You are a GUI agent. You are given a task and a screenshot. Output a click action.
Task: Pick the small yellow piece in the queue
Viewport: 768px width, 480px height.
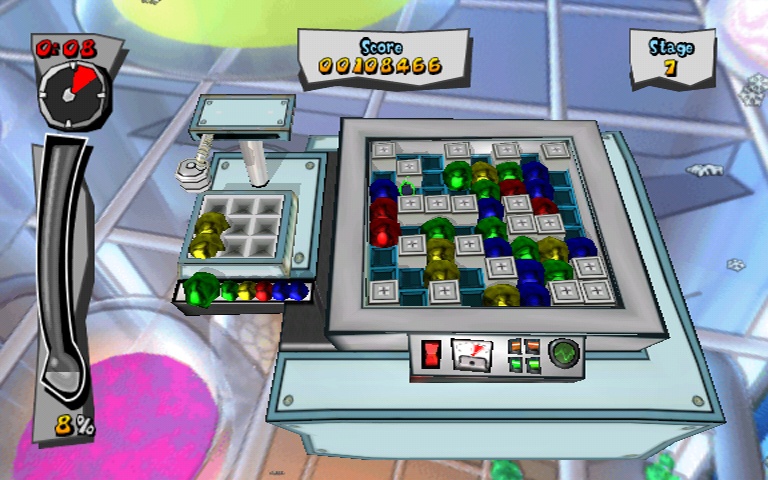point(246,292)
